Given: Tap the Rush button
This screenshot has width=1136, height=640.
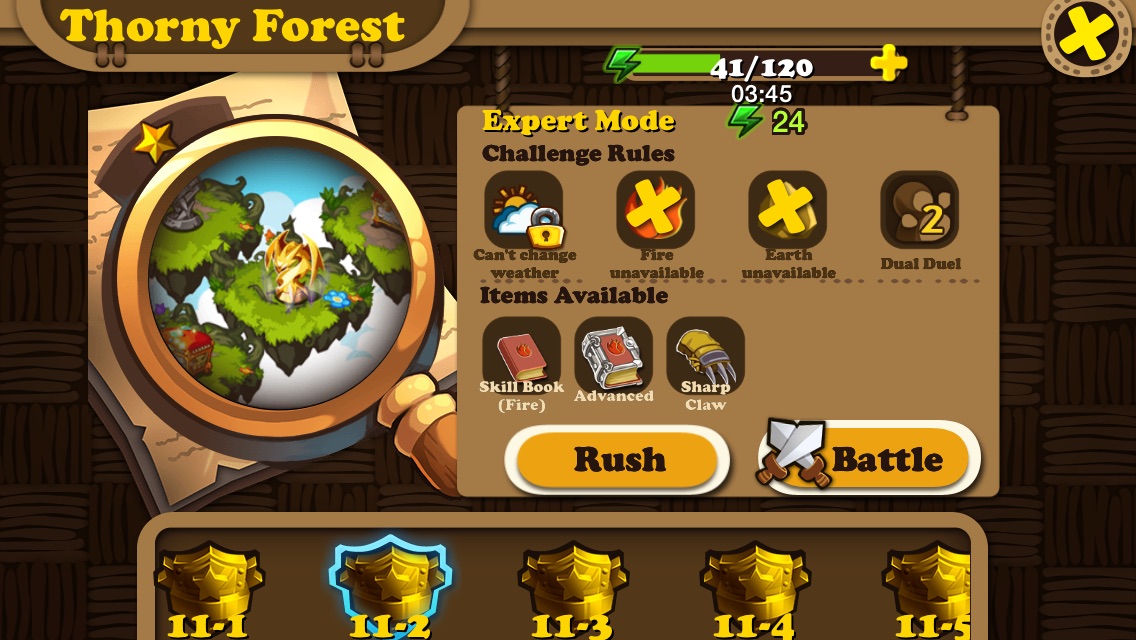Looking at the screenshot, I should (618, 460).
